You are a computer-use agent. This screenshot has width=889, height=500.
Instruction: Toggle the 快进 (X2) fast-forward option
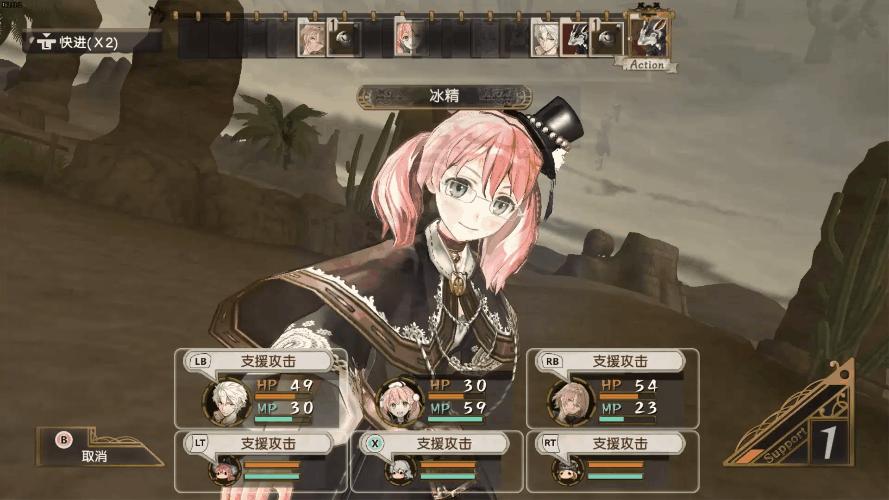(92, 41)
